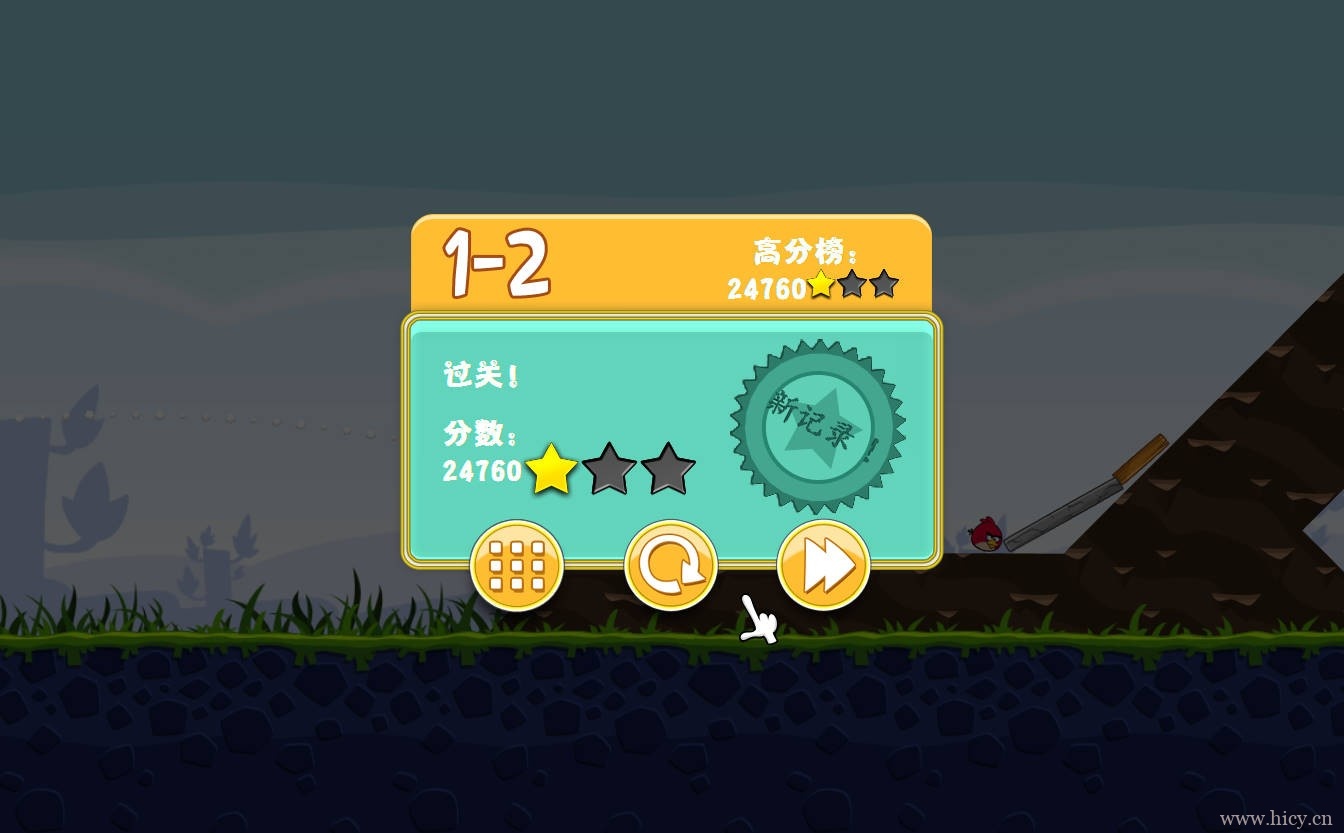
Task: Advance to the next level
Action: click(x=823, y=566)
